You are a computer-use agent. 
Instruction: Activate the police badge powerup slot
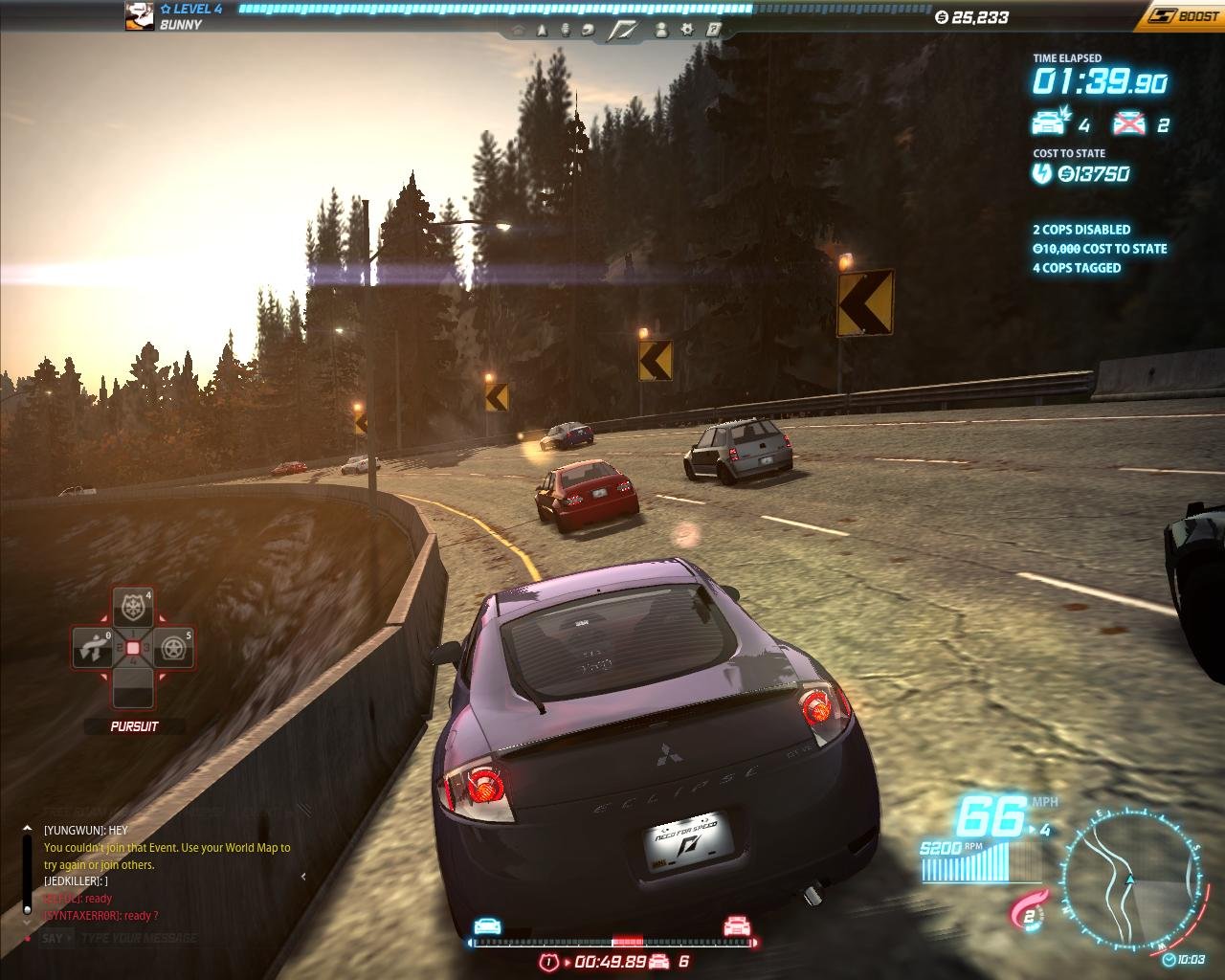(x=132, y=607)
